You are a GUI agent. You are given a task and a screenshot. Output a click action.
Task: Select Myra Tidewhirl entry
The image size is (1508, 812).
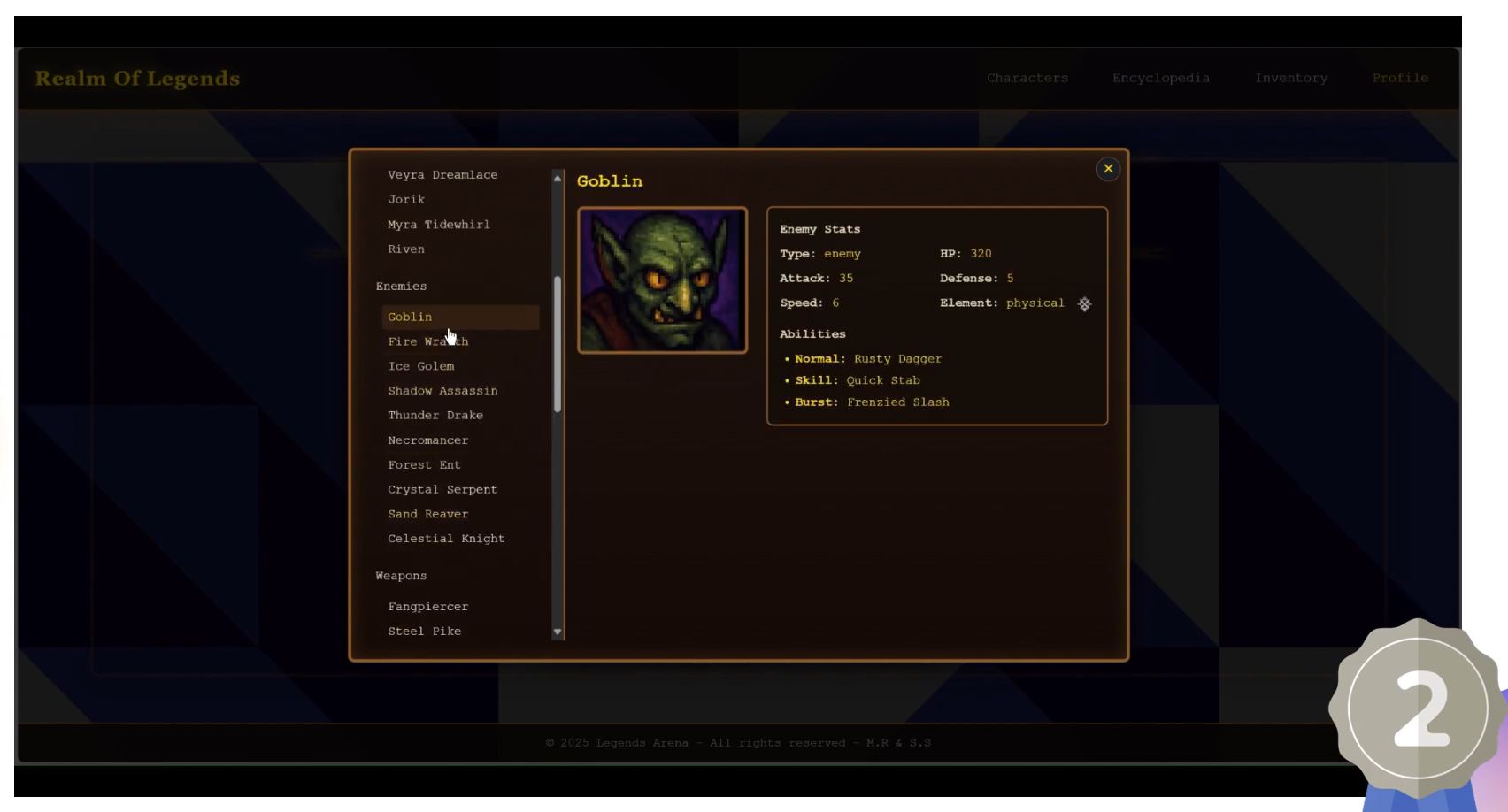(439, 225)
